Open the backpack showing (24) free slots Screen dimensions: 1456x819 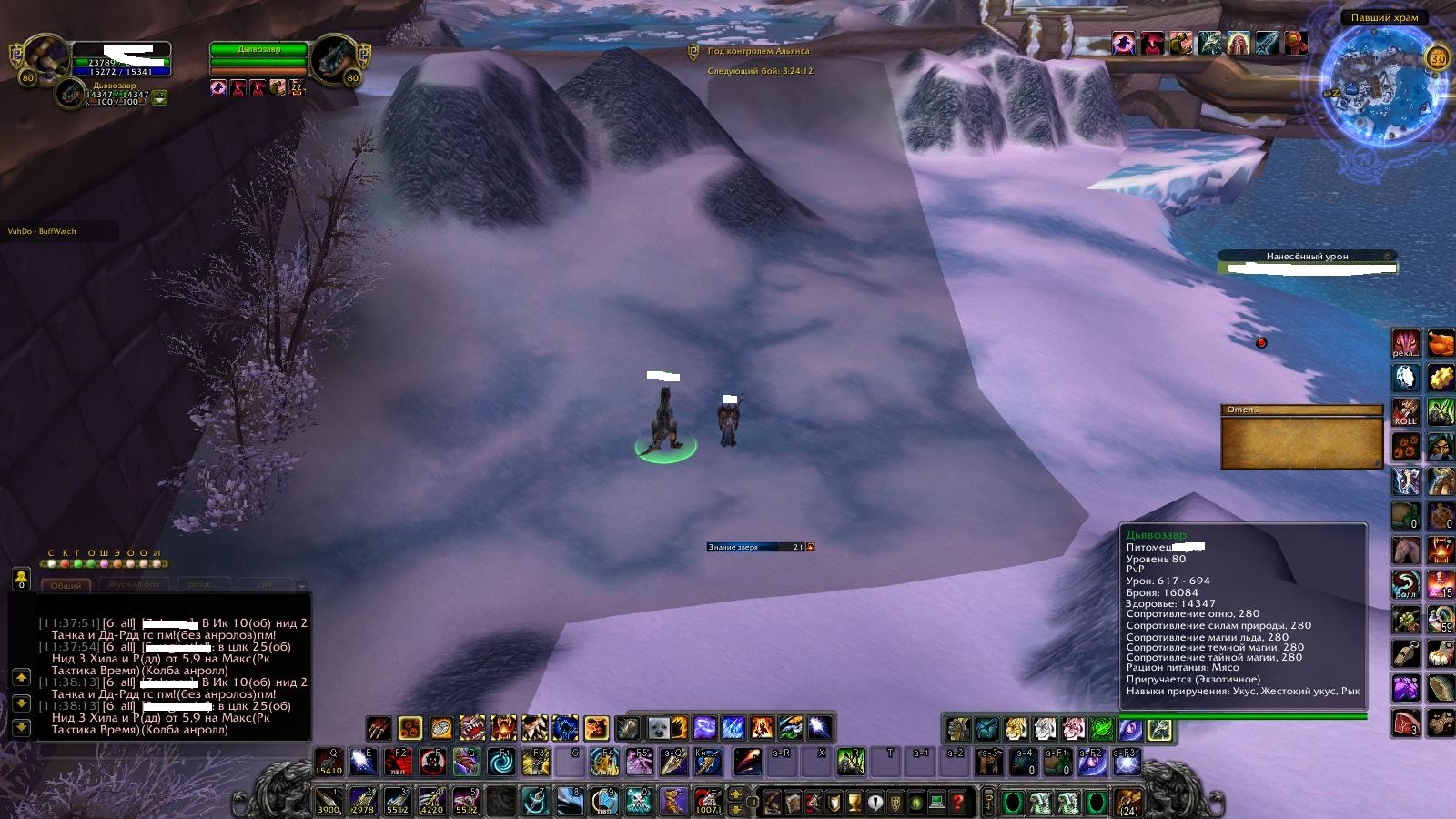[x=1129, y=802]
